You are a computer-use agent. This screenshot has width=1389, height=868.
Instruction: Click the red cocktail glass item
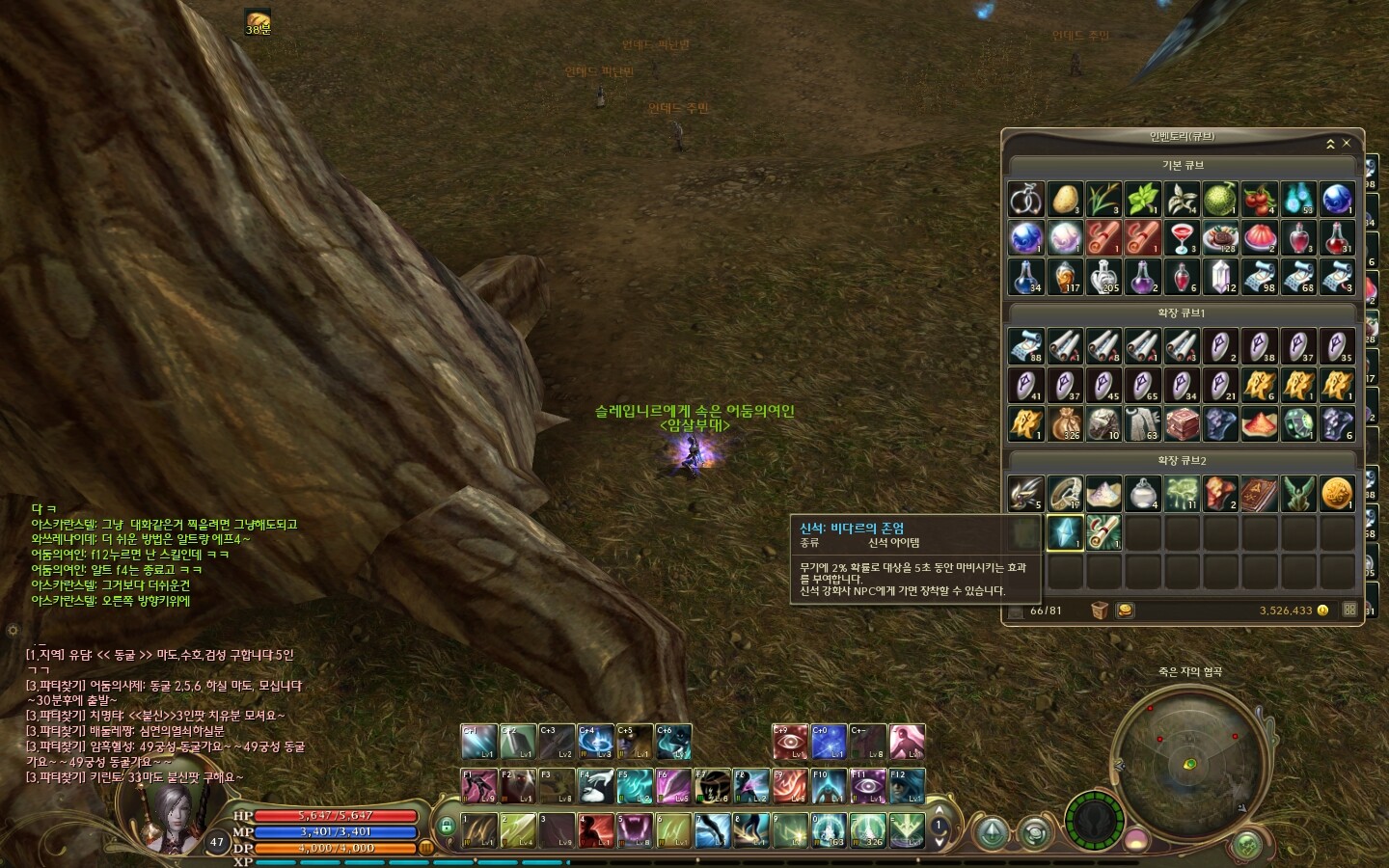(1182, 237)
